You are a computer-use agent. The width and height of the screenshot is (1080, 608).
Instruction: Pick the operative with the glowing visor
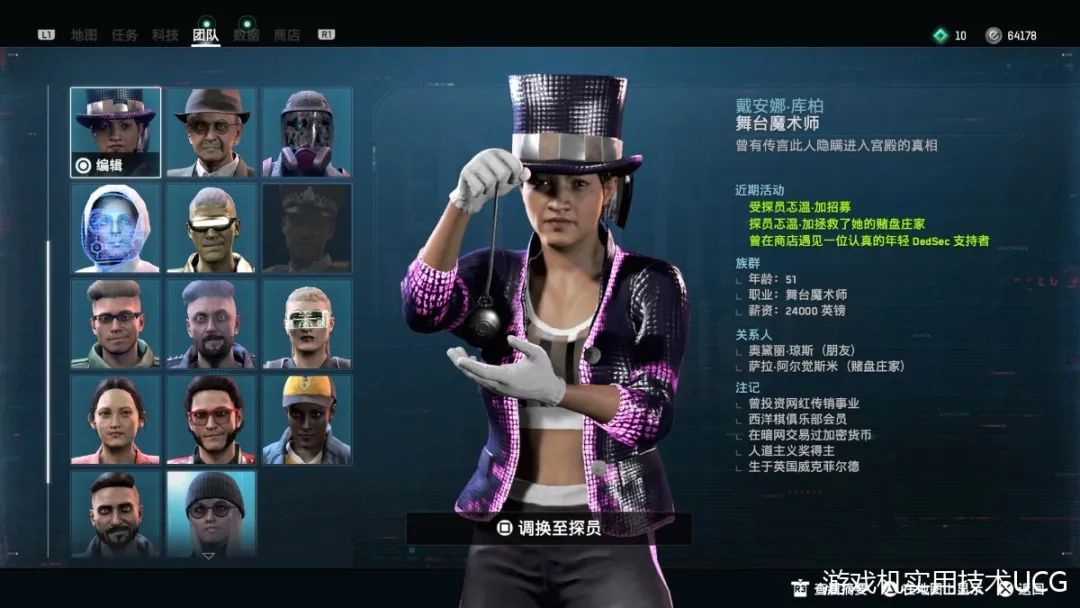point(307,324)
